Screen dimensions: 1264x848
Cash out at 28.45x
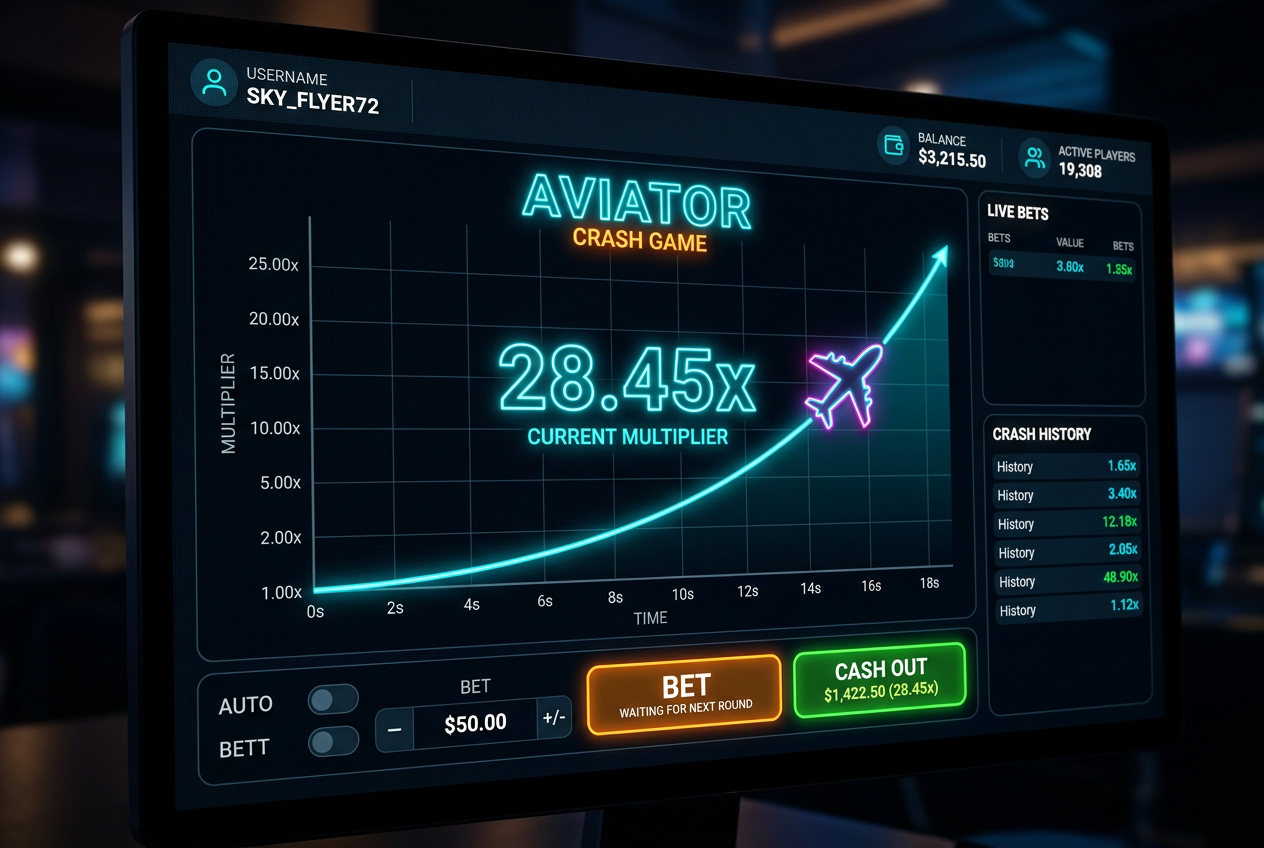880,680
